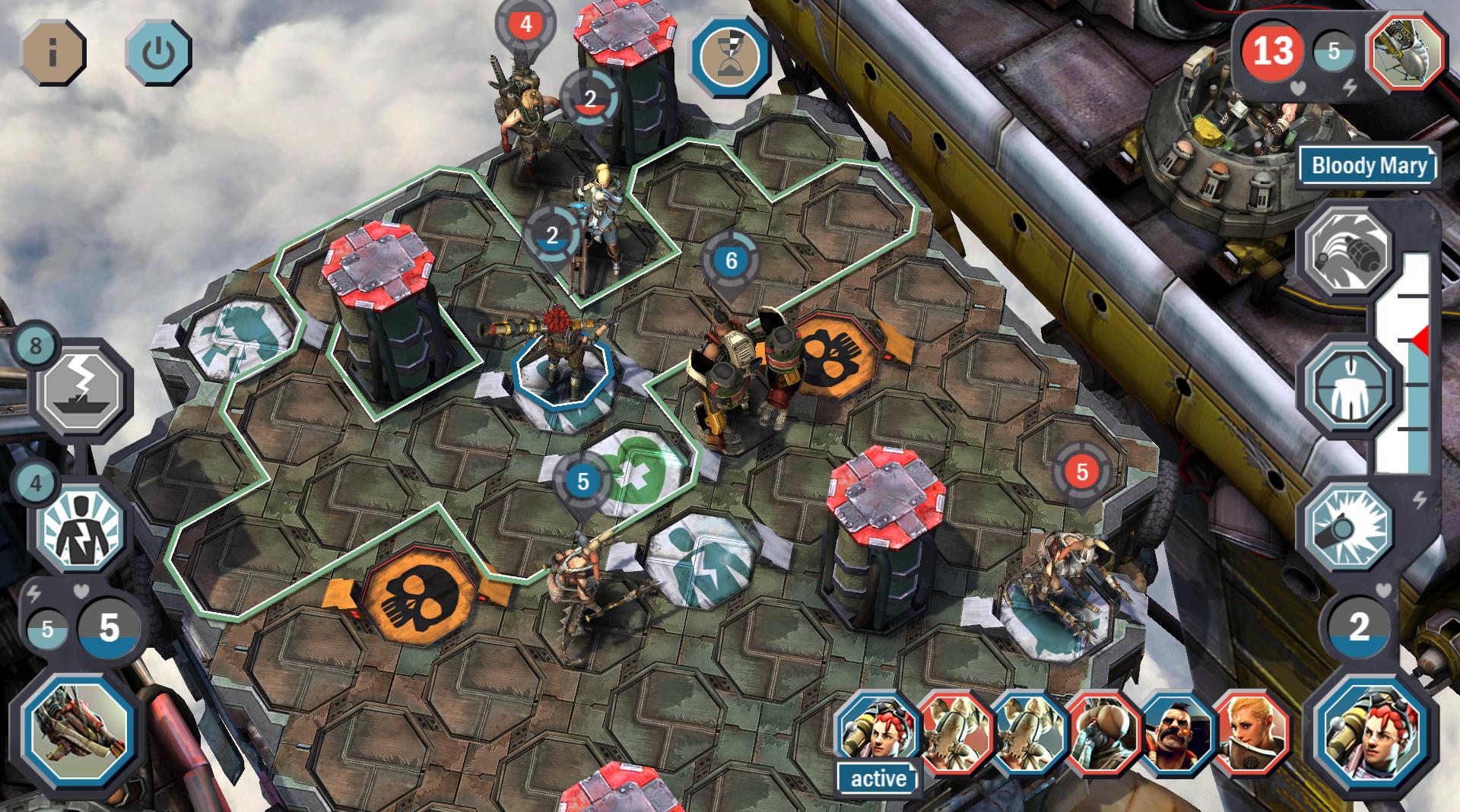Click the power button icon

(x=158, y=53)
